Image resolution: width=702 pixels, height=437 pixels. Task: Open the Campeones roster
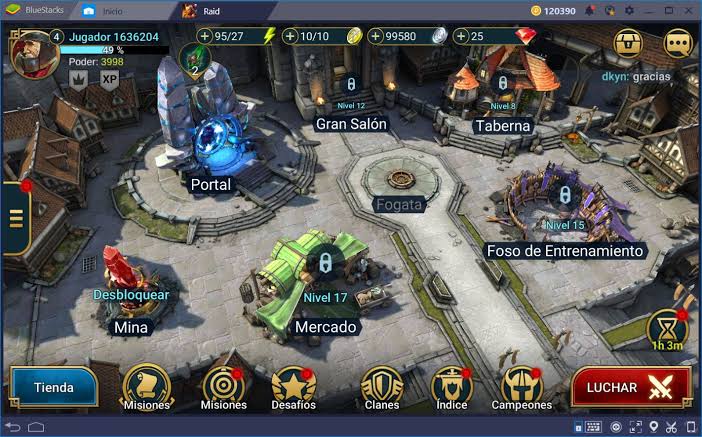point(521,385)
